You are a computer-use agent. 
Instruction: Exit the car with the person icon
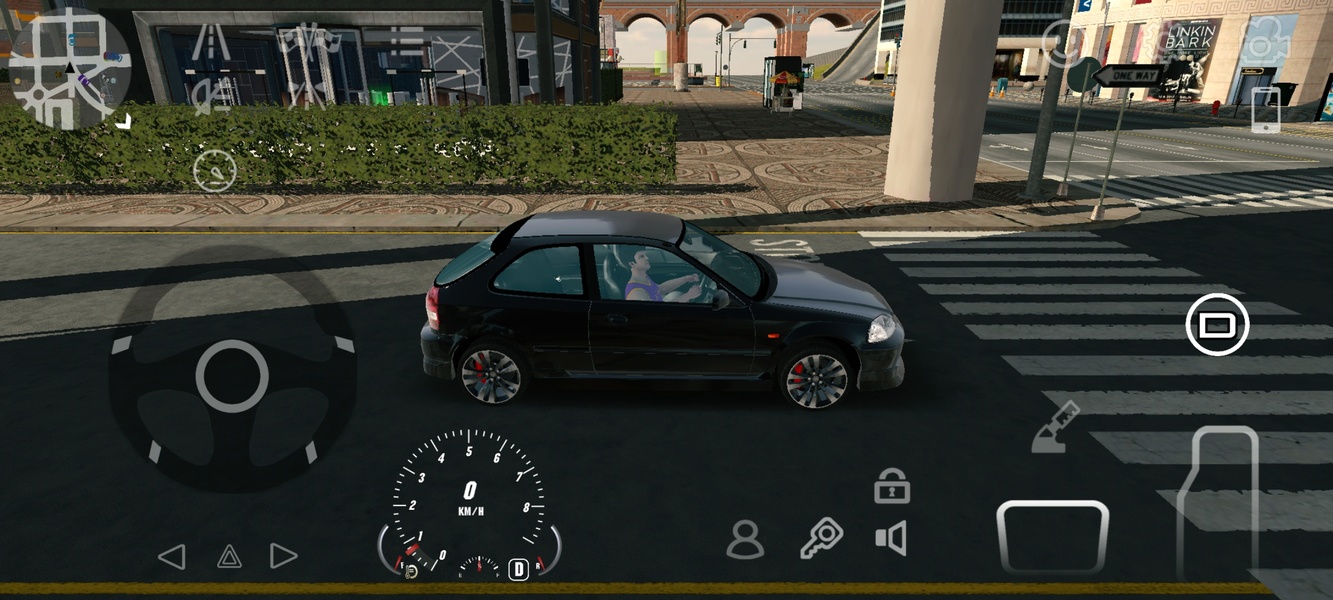[745, 540]
